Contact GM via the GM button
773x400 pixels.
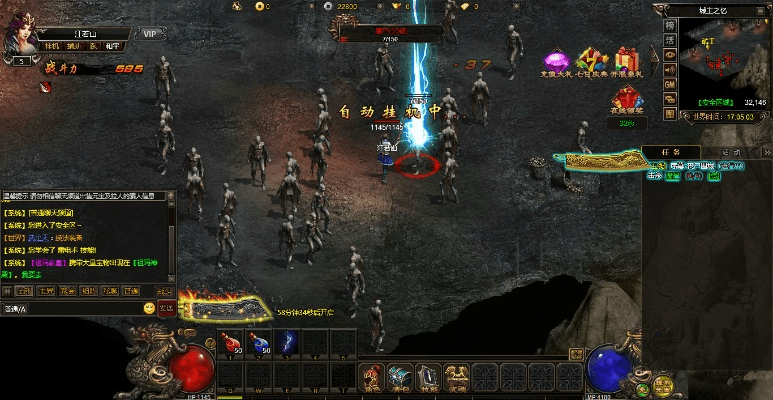[669, 85]
